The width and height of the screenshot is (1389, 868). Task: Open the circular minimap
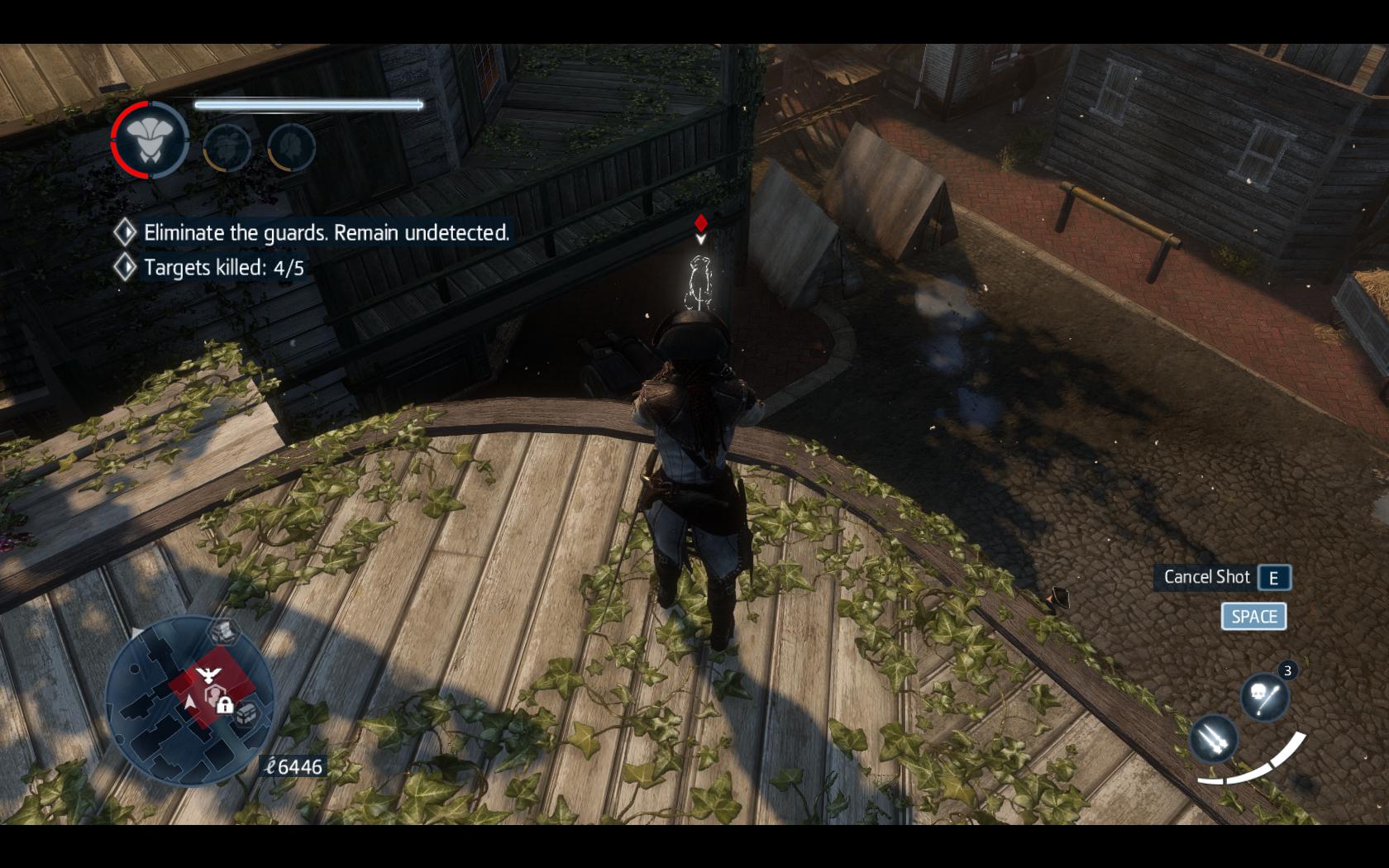point(189,699)
